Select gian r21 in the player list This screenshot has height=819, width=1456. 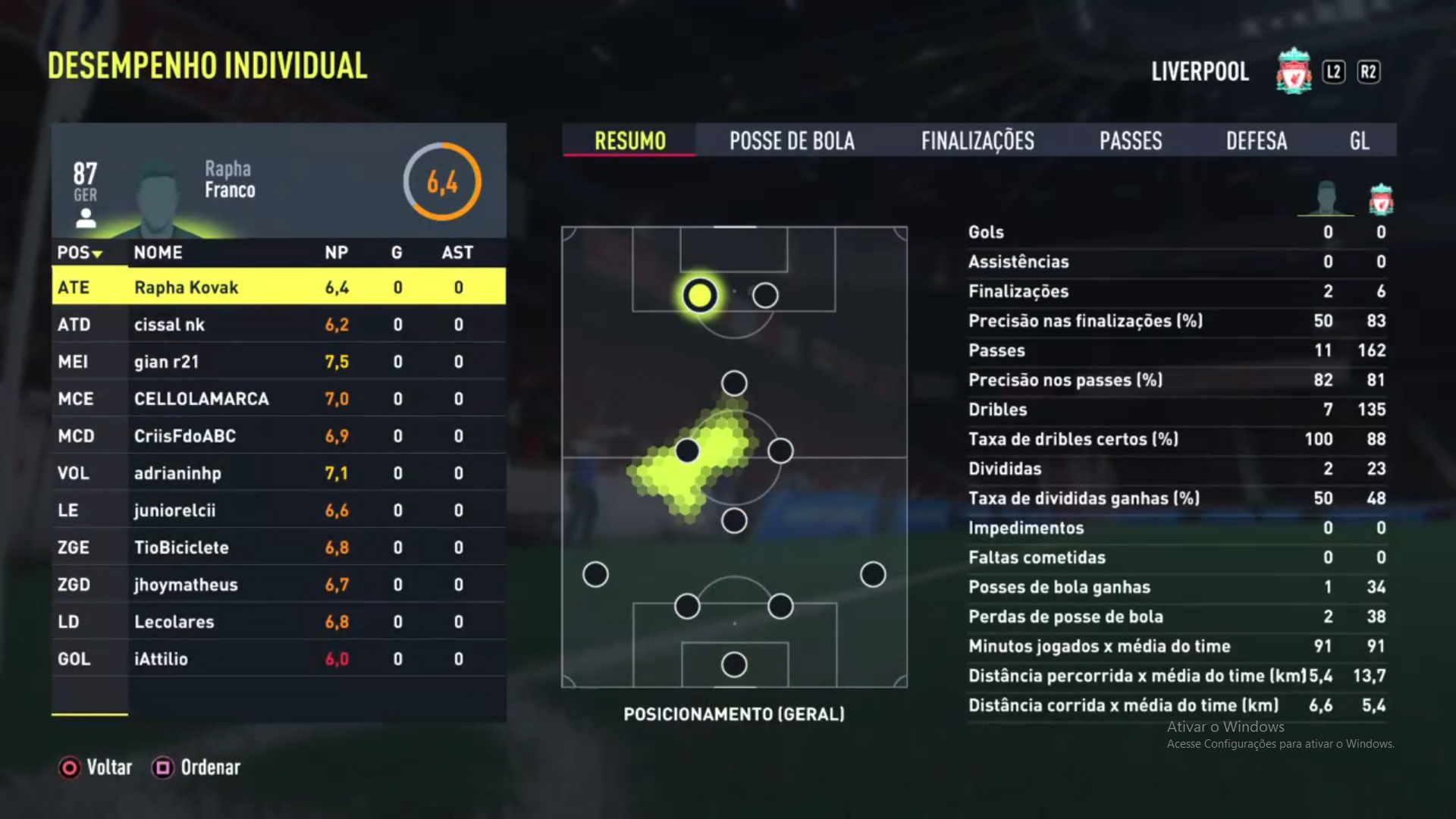click(278, 362)
